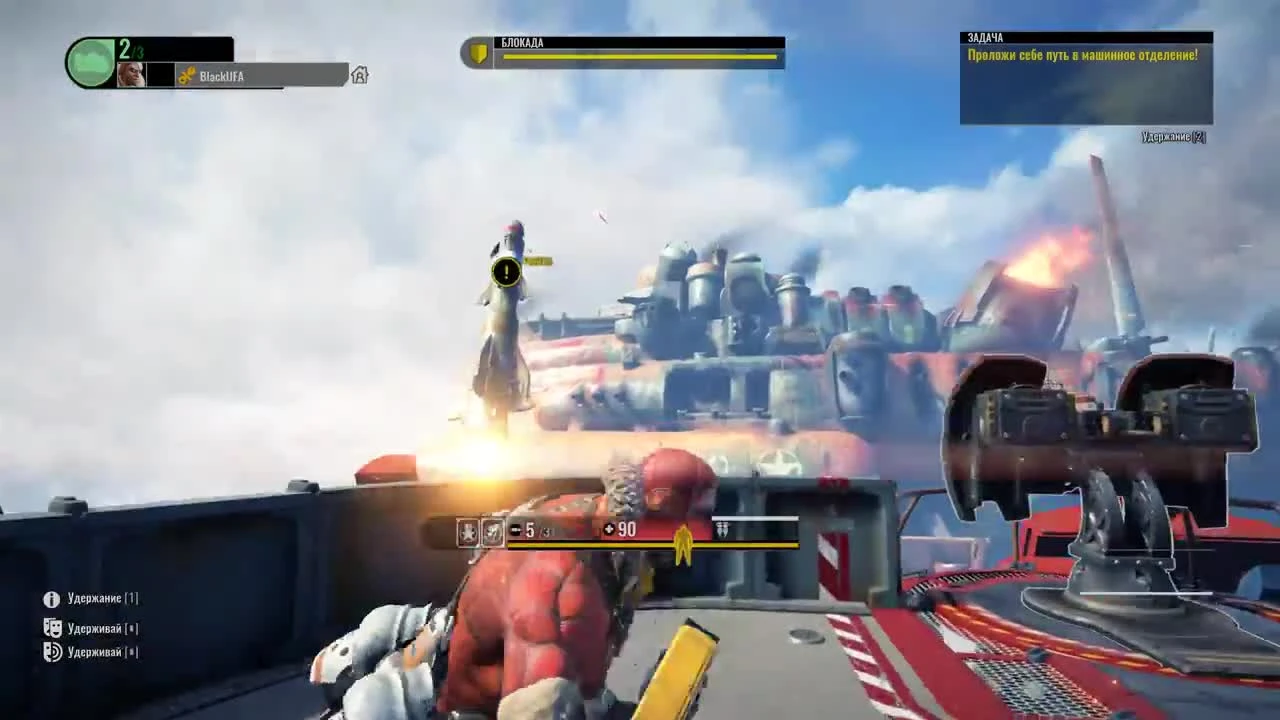Click the yellow exclamation objective marker

point(505,272)
